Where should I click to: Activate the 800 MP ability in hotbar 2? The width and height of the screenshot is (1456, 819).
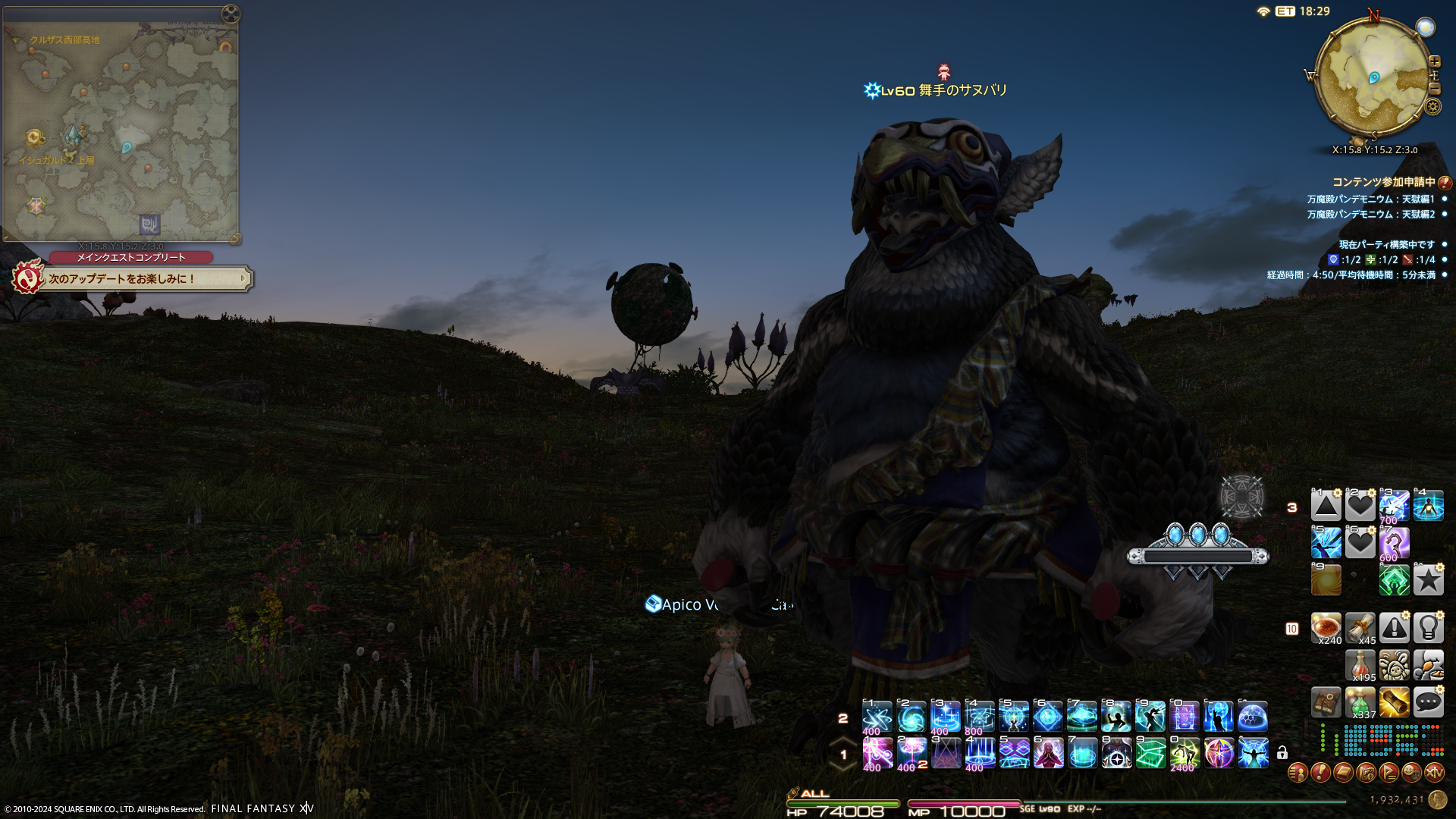(979, 717)
